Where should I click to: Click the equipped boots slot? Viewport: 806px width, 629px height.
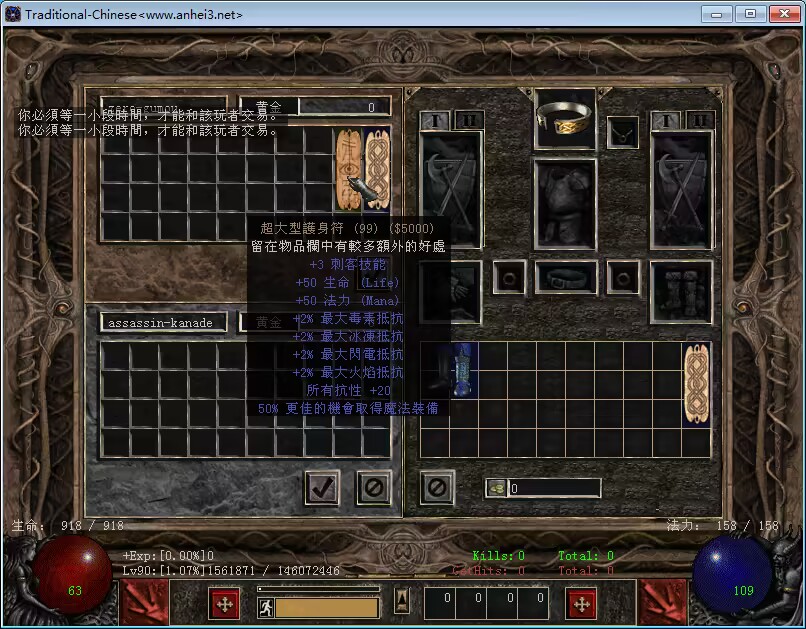coord(681,290)
